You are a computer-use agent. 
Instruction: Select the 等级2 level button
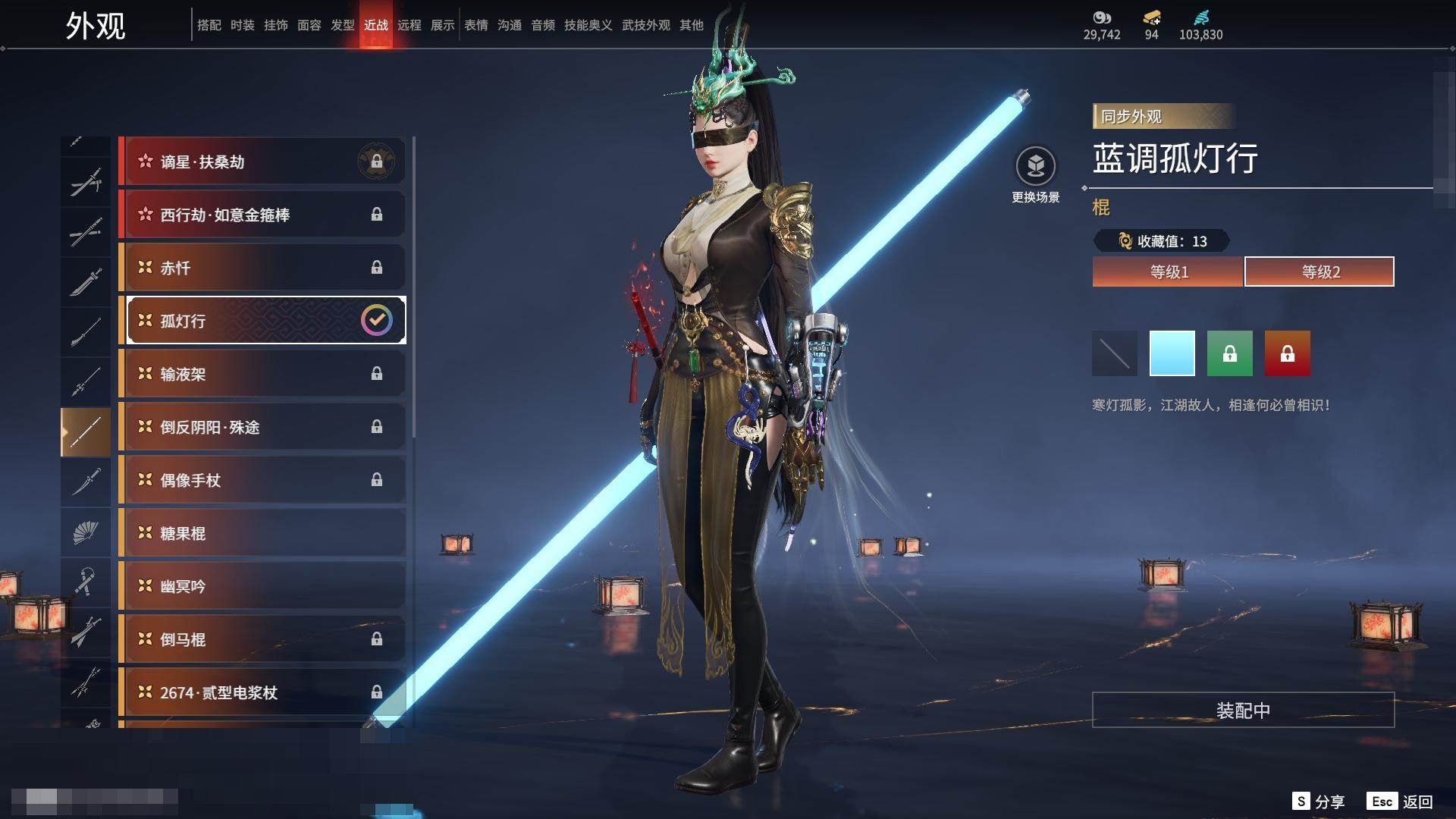[1319, 271]
